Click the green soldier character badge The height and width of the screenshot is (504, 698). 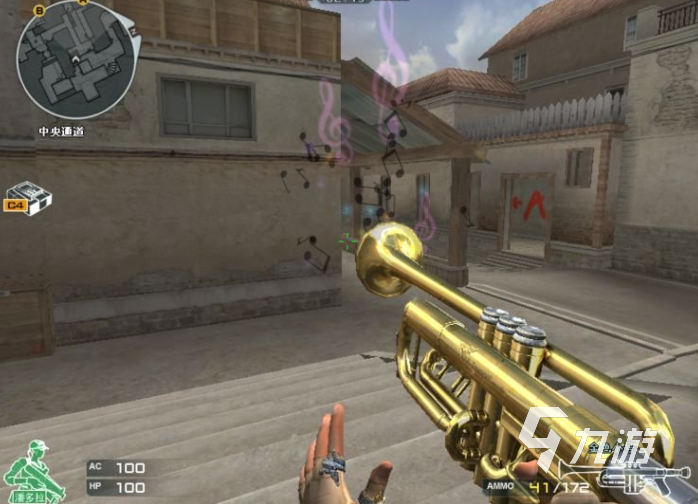(34, 472)
